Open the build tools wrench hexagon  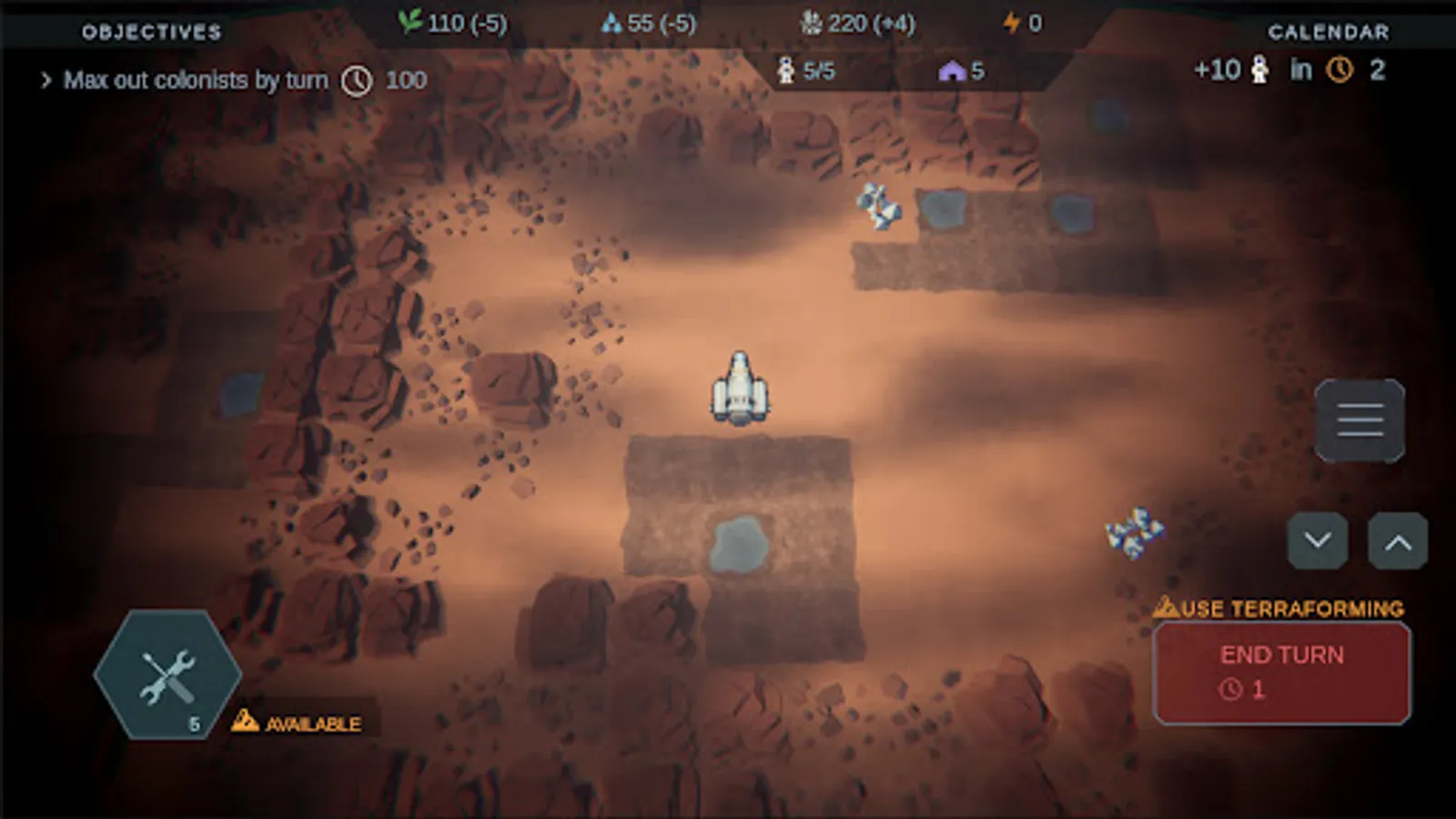[167, 674]
